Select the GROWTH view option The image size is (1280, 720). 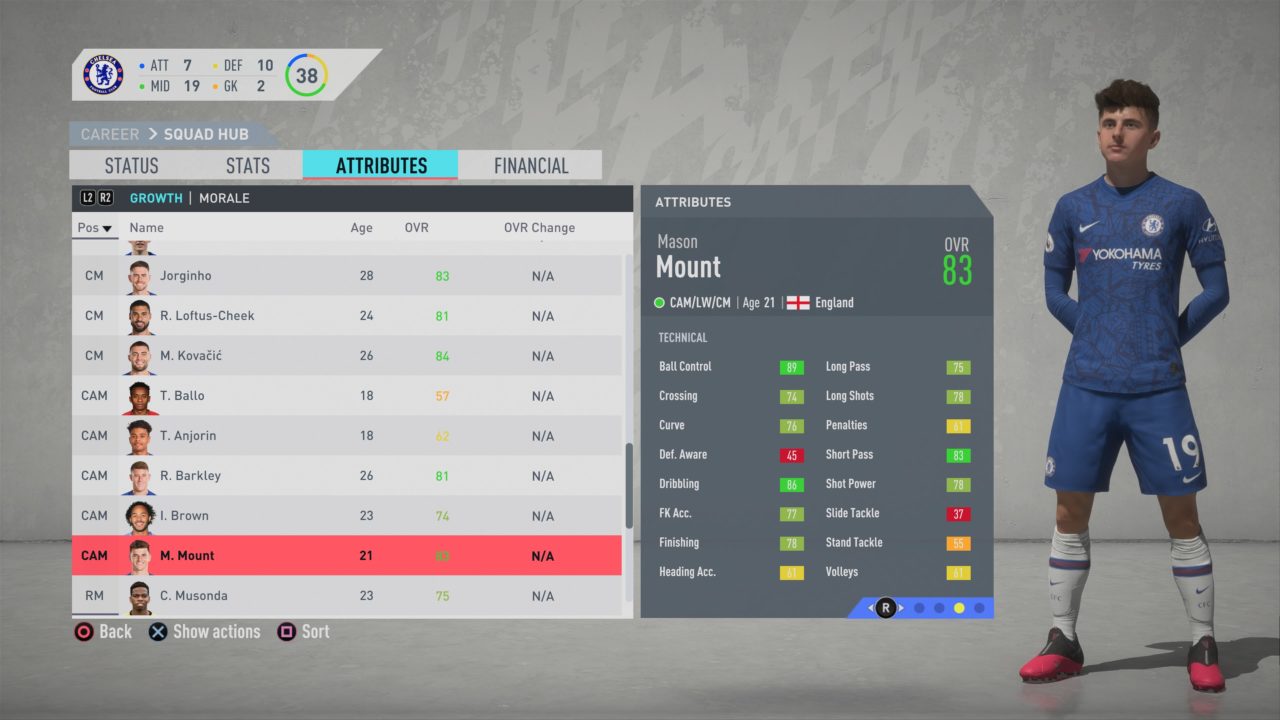pyautogui.click(x=156, y=197)
